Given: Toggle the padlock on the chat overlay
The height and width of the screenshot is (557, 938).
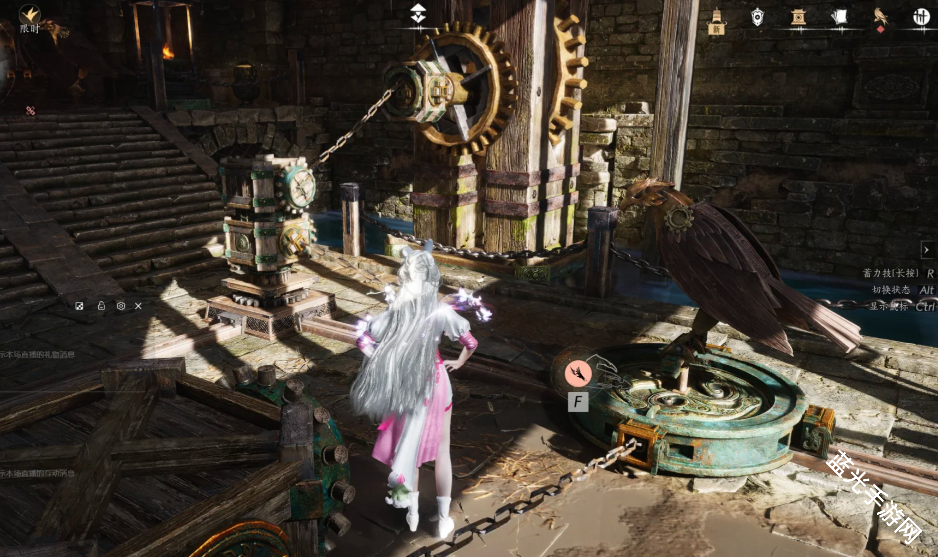Looking at the screenshot, I should coord(101,305).
